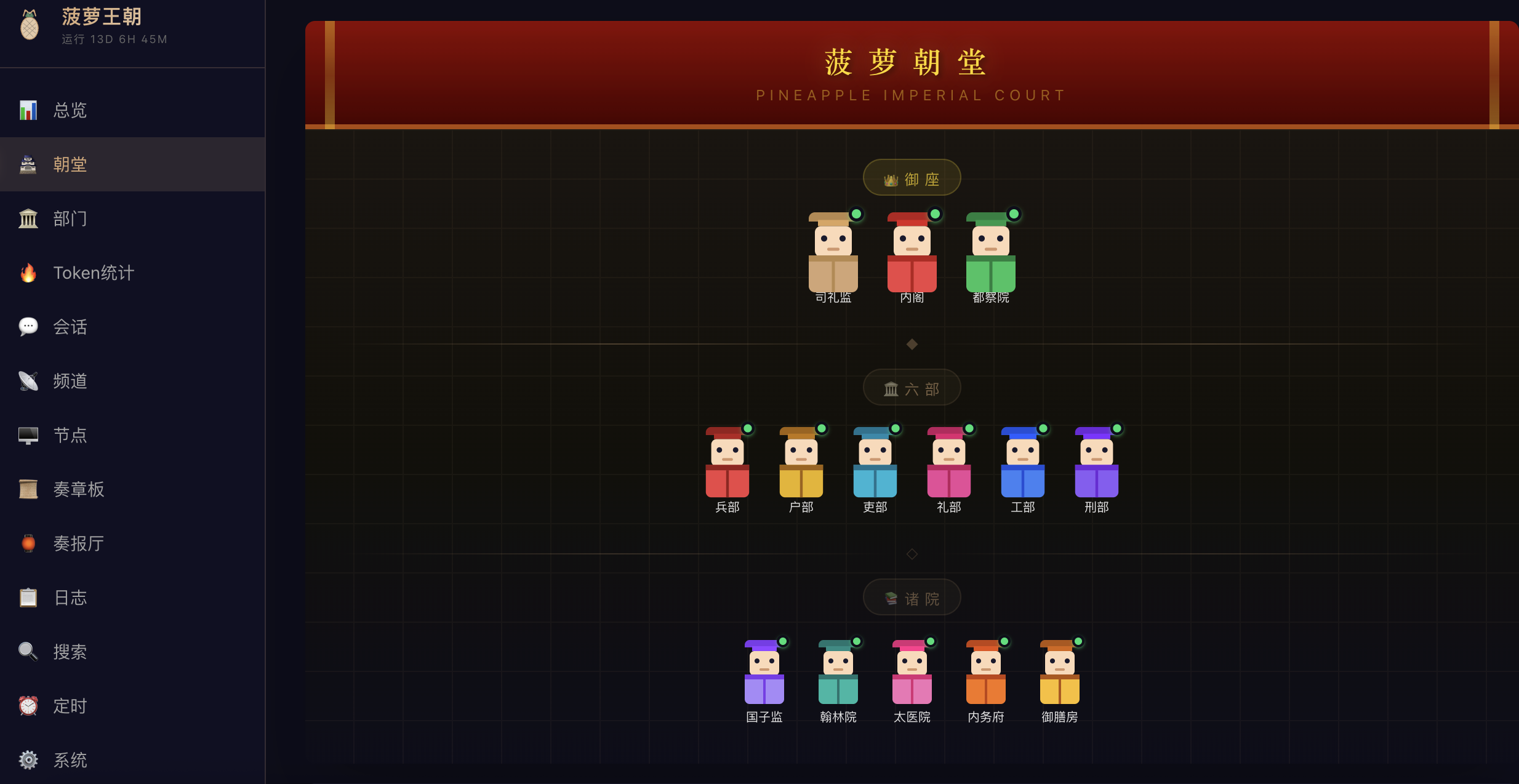Click the pineapple dynasty logo
1519x784 pixels.
(29, 25)
